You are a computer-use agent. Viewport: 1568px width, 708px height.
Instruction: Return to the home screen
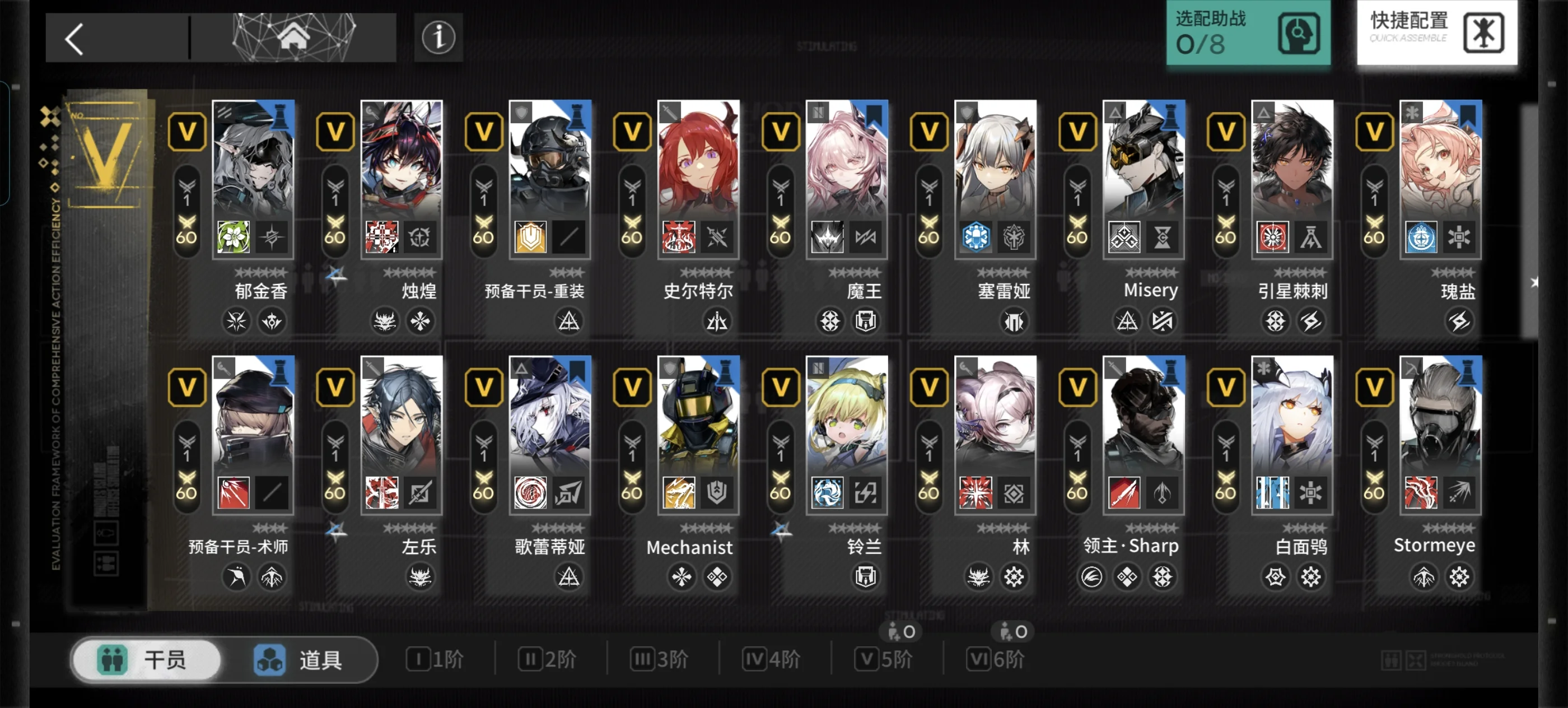[293, 36]
